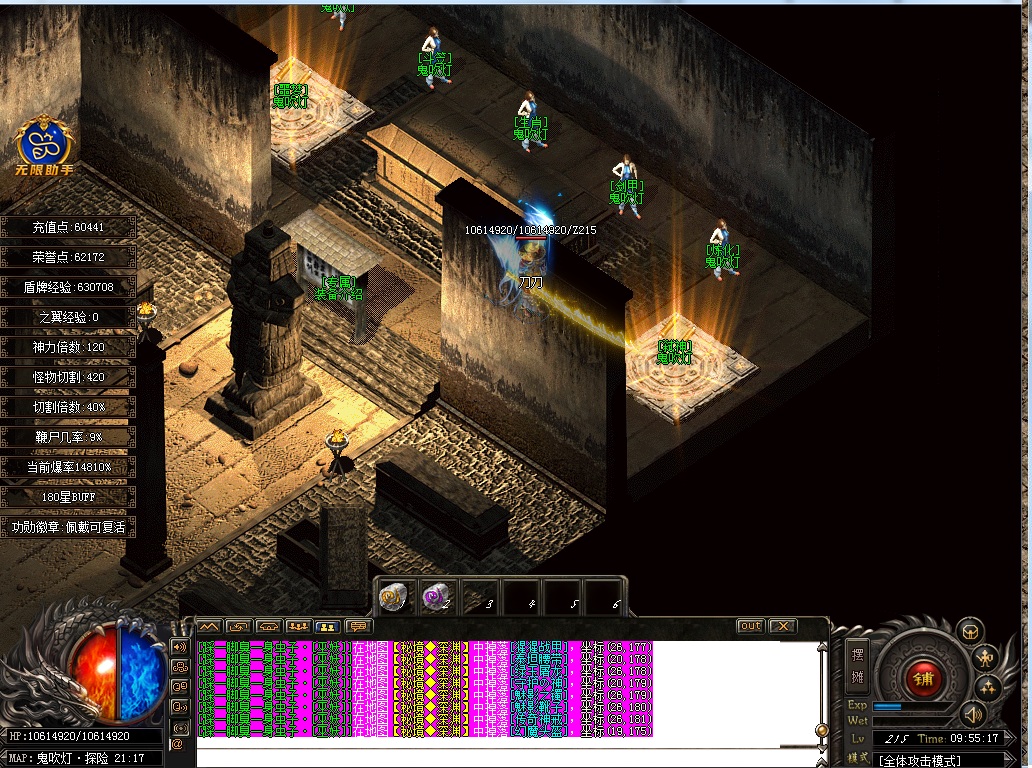Screen dimensions: 1032x768
Task: Click the 180星BUFF panel entry
Action: click(x=68, y=497)
